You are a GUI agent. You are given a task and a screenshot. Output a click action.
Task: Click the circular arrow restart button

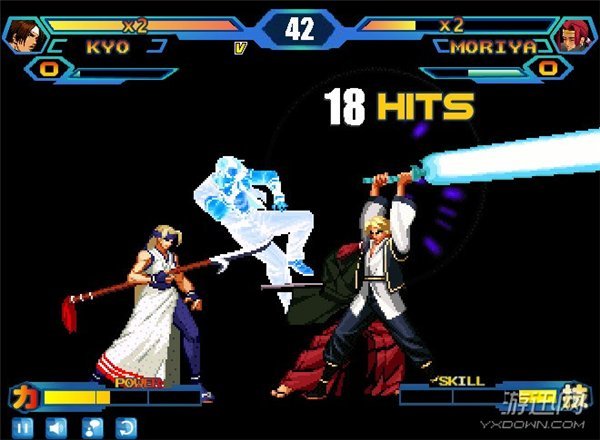(125, 427)
